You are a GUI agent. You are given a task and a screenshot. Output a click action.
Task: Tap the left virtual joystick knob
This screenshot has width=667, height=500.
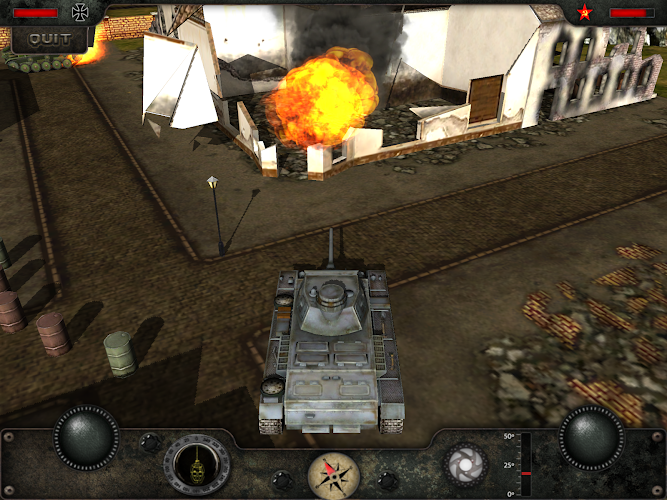click(86, 437)
